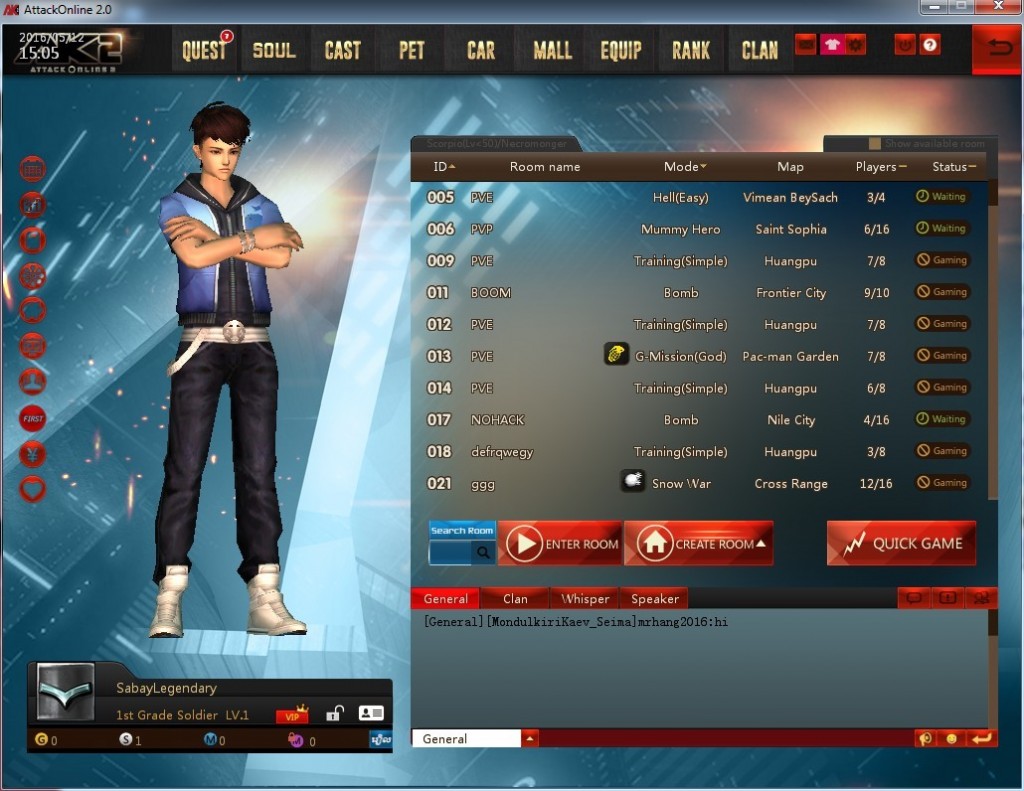Start a QUICK GAME

coord(901,544)
